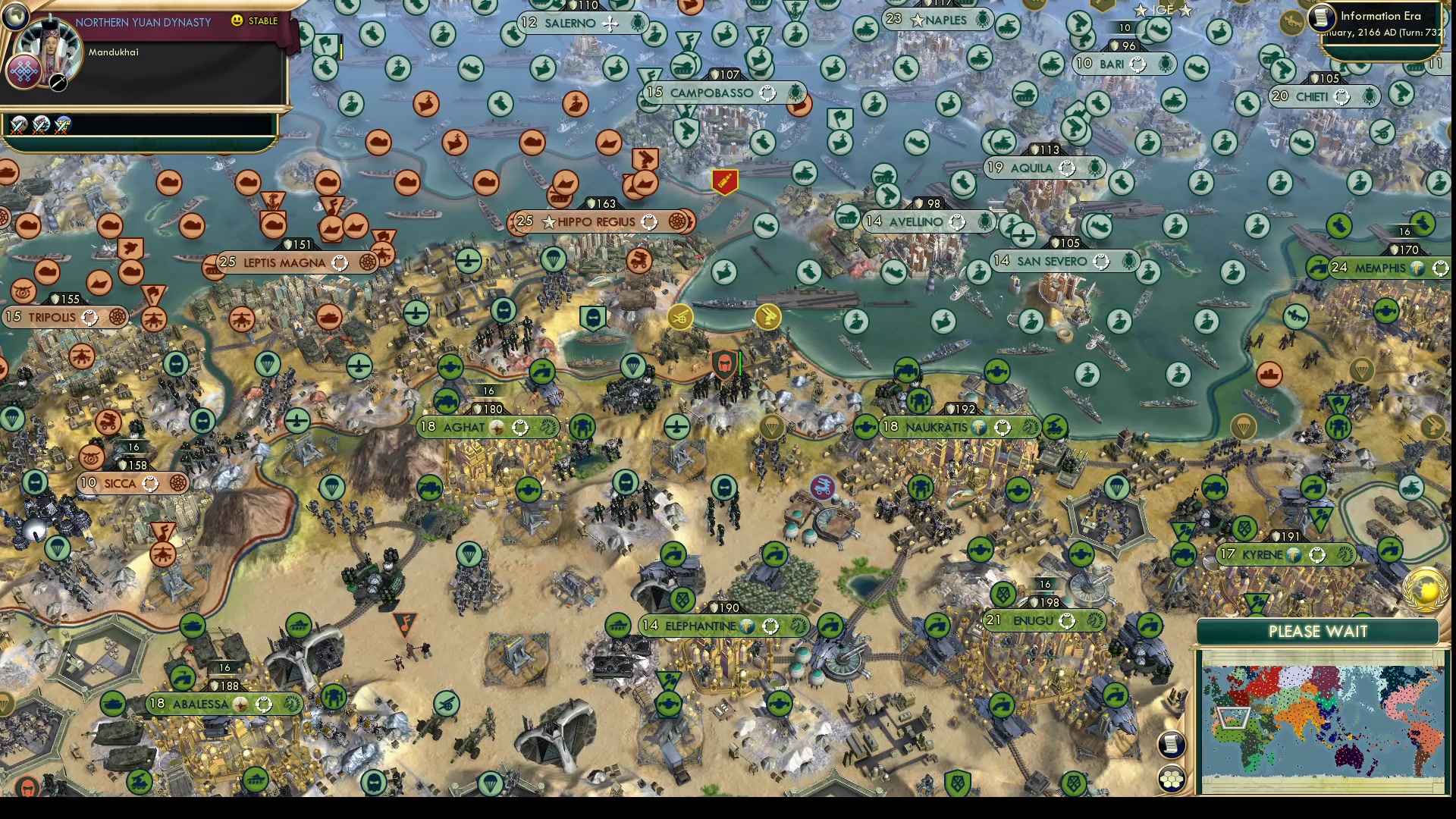Select the Northern Yuan Dynasty emblem

24,73
